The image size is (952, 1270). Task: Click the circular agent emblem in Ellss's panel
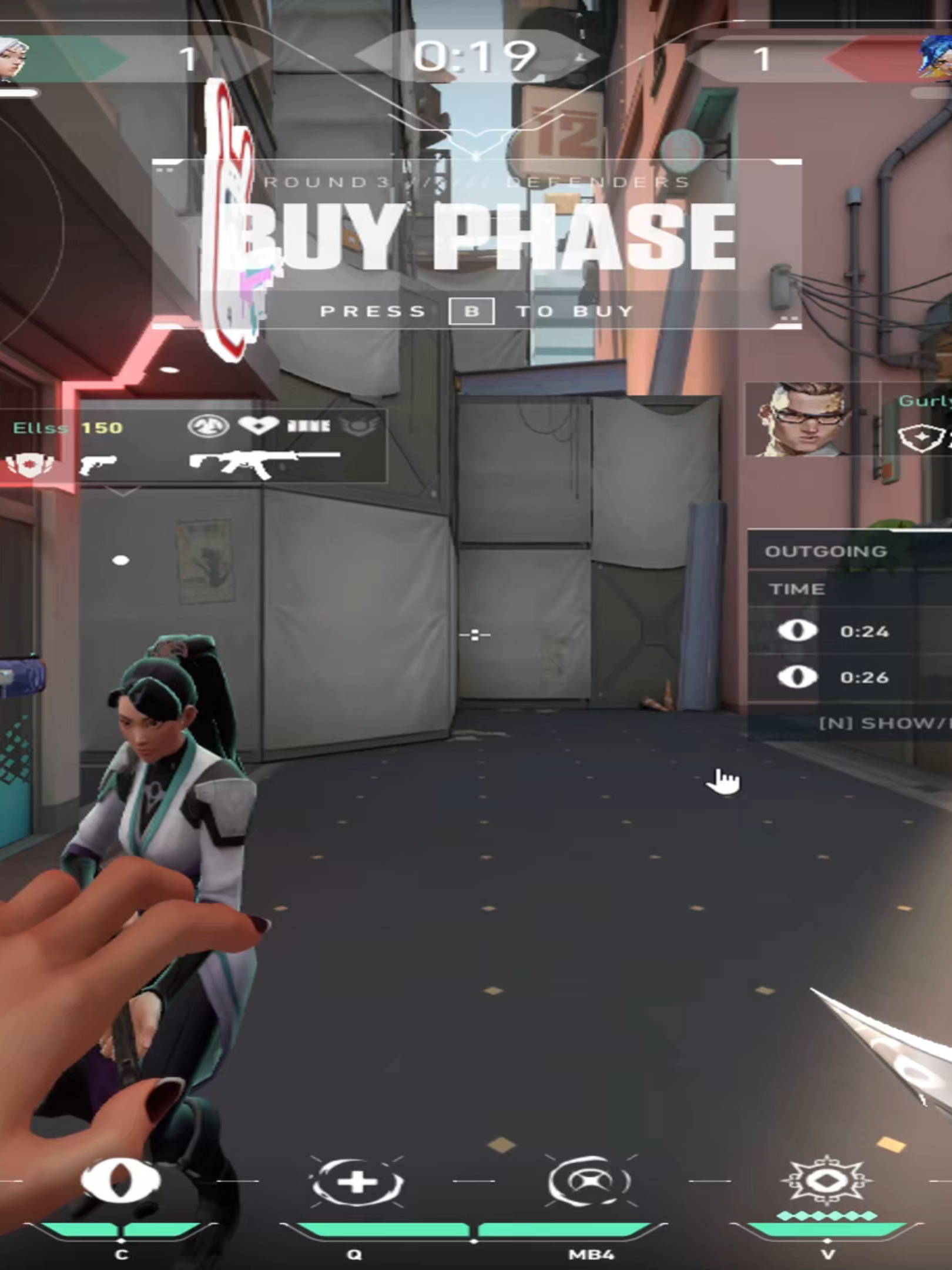[x=209, y=425]
